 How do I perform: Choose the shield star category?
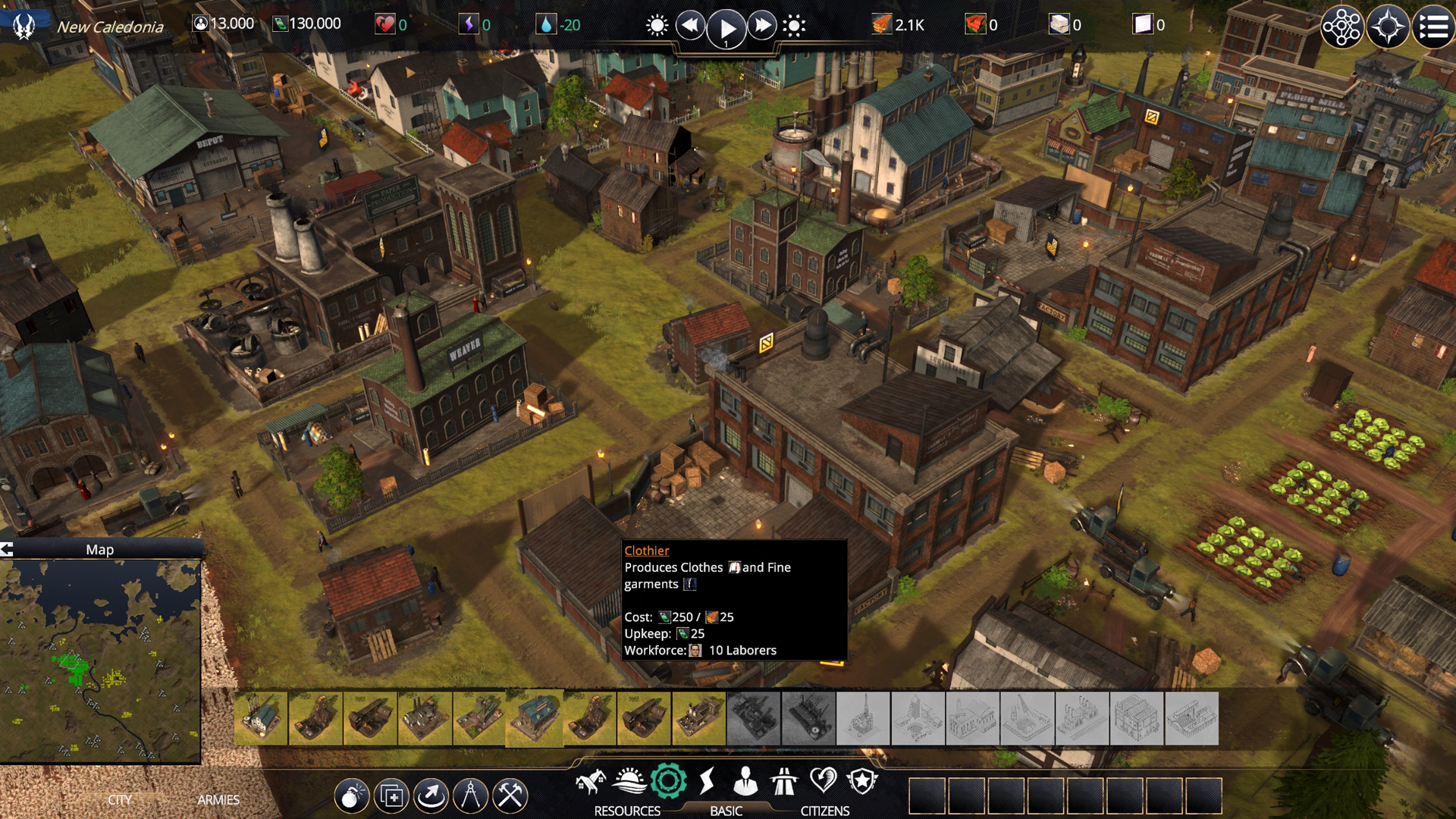862,781
